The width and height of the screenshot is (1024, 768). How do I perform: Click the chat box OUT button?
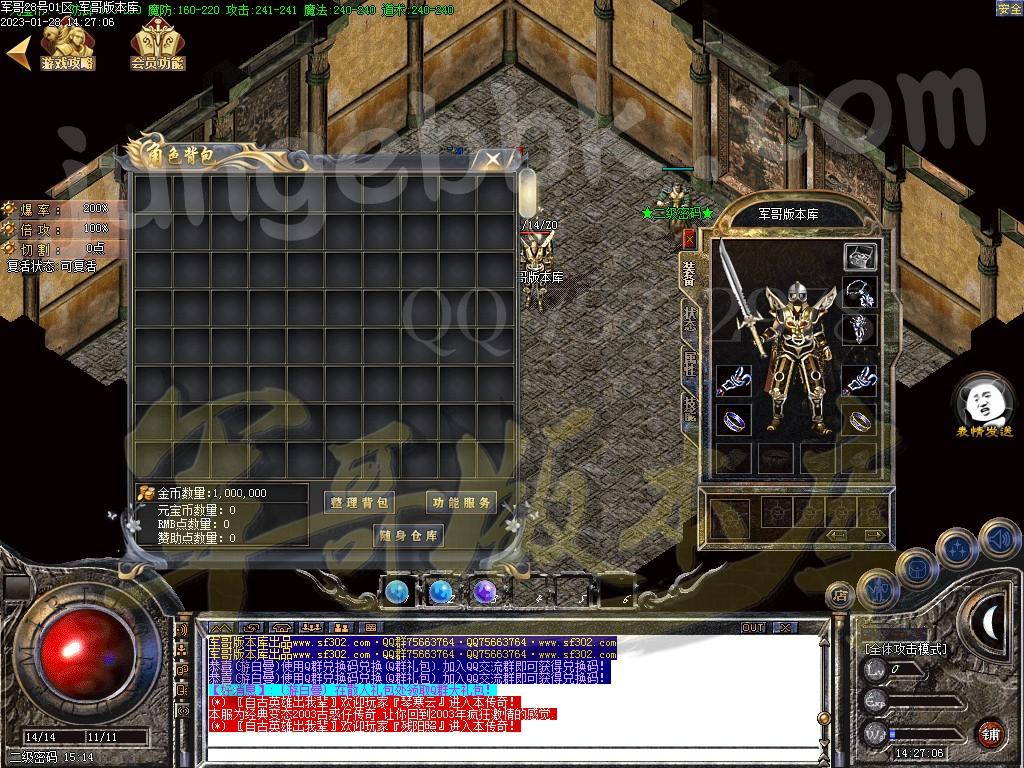(x=752, y=627)
